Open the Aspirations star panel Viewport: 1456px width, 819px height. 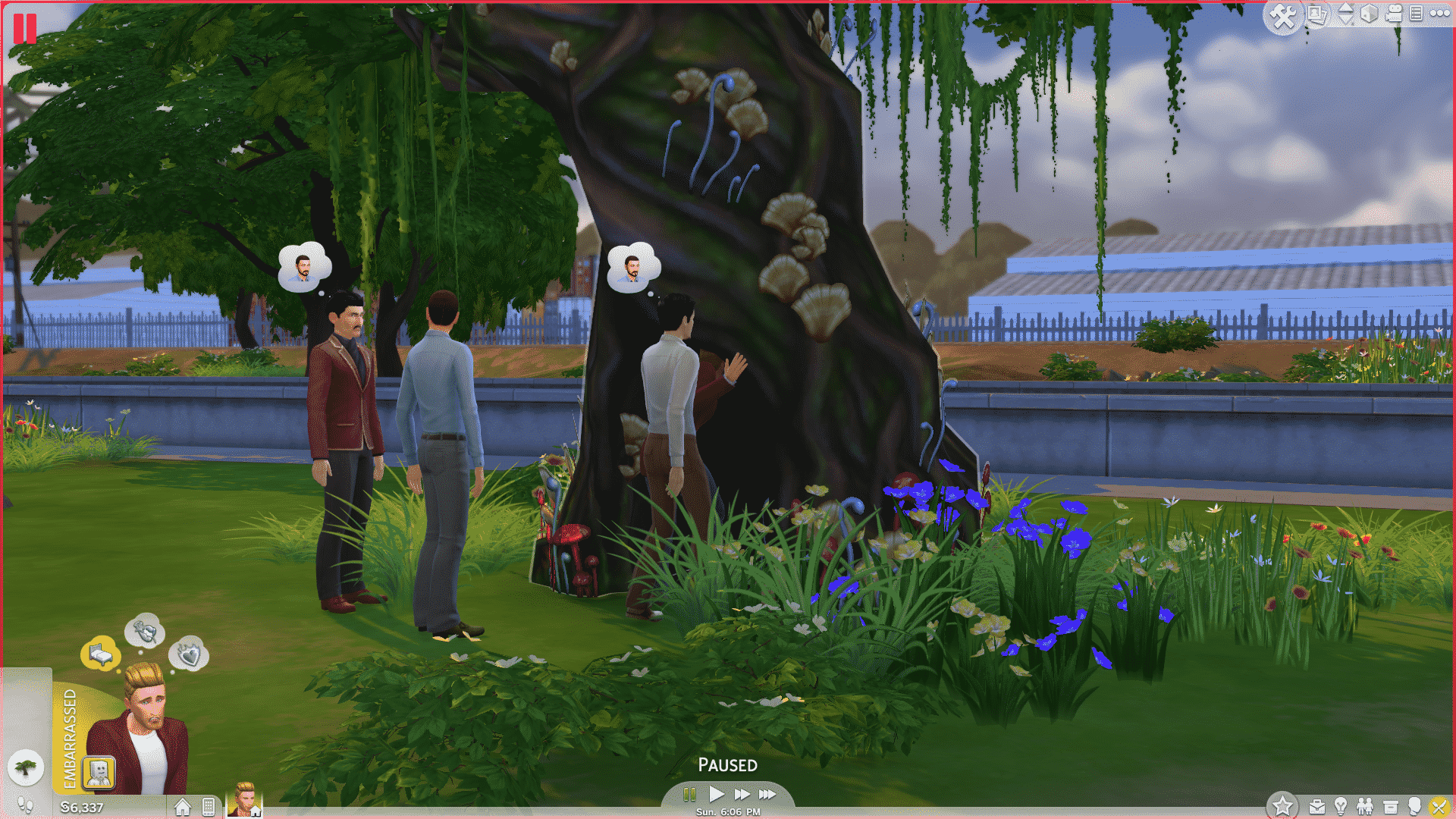[x=1283, y=805]
